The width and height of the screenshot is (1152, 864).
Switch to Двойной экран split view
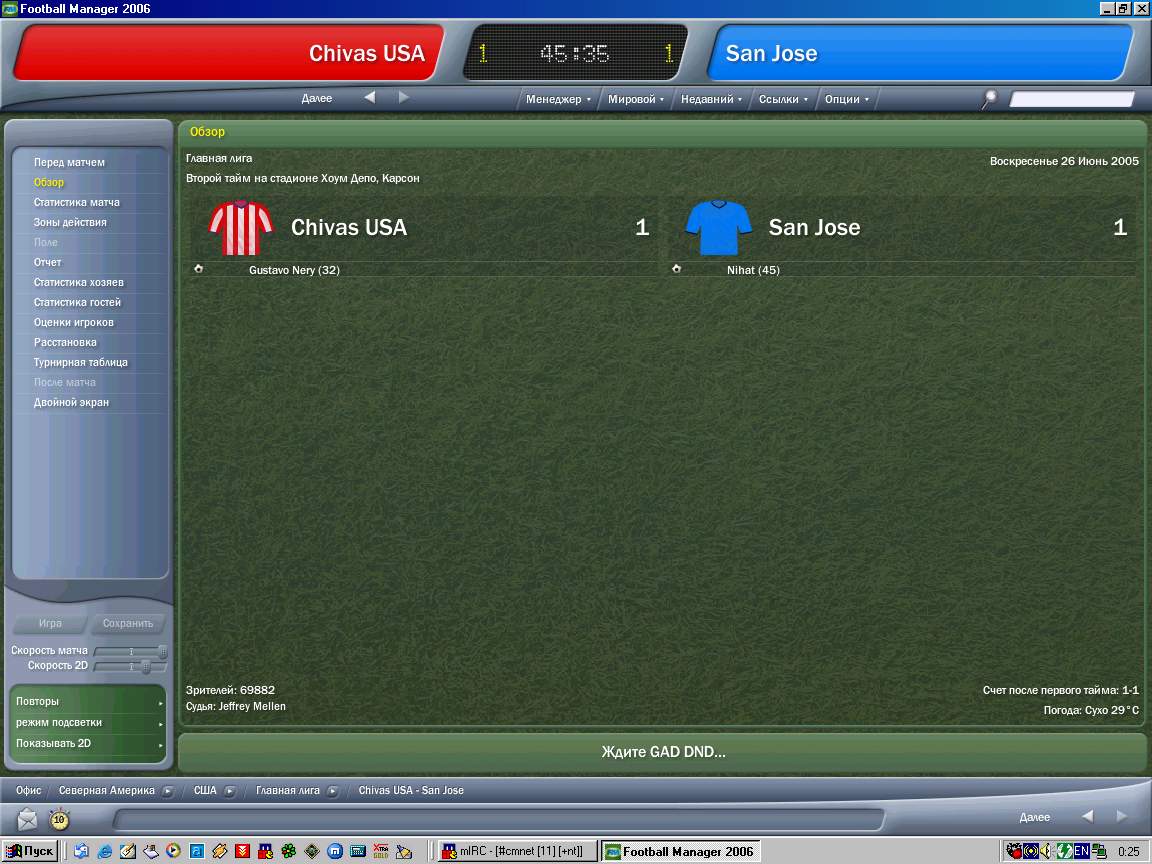pyautogui.click(x=71, y=402)
